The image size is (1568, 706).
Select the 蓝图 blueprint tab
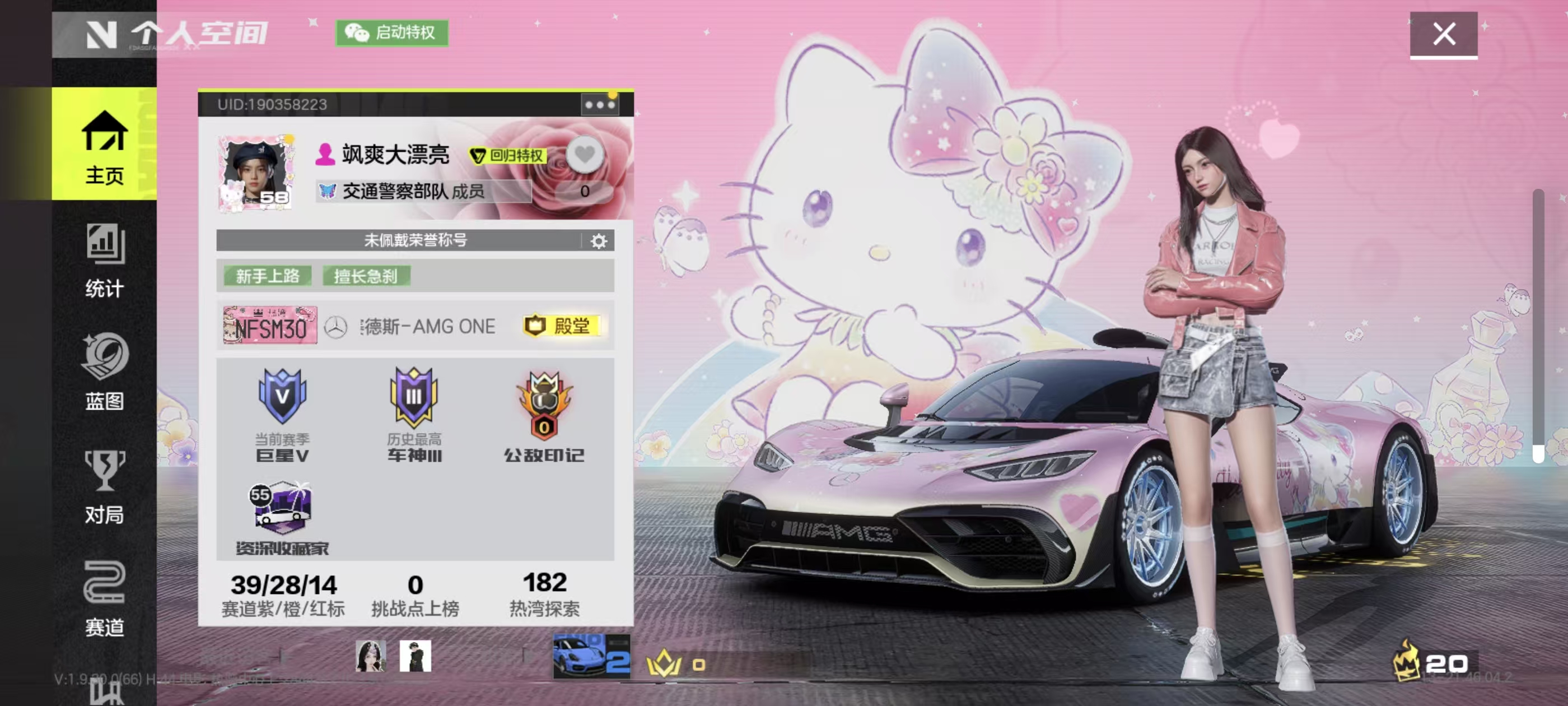pos(104,373)
